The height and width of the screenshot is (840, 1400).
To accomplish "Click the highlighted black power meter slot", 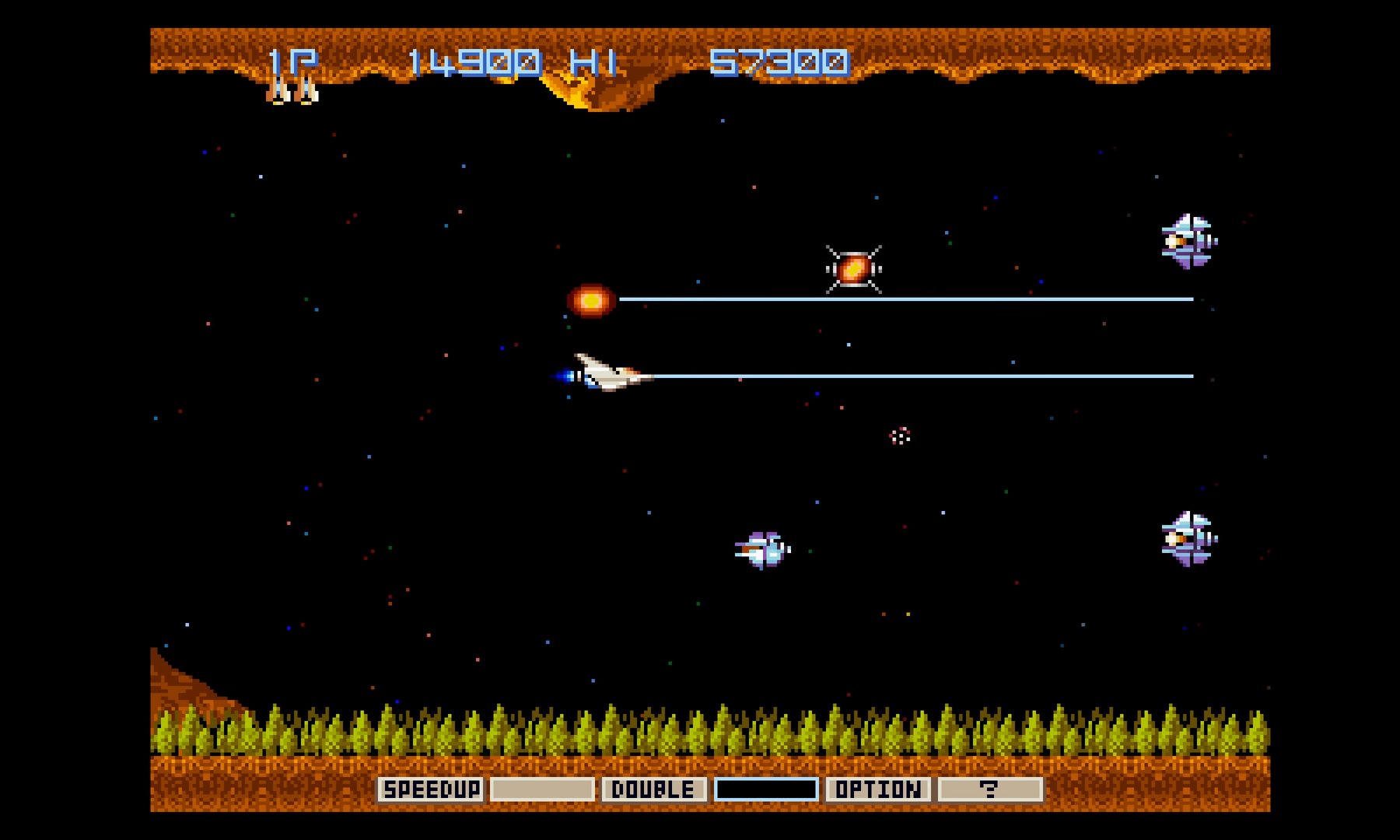I will point(766,789).
